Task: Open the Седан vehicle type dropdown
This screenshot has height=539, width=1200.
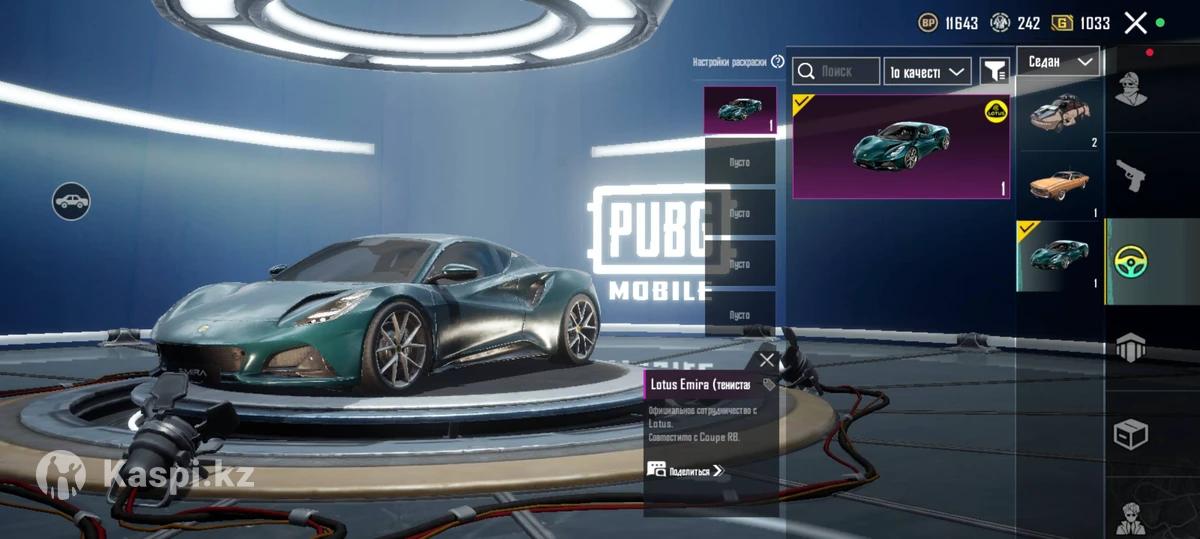Action: [x=1058, y=62]
